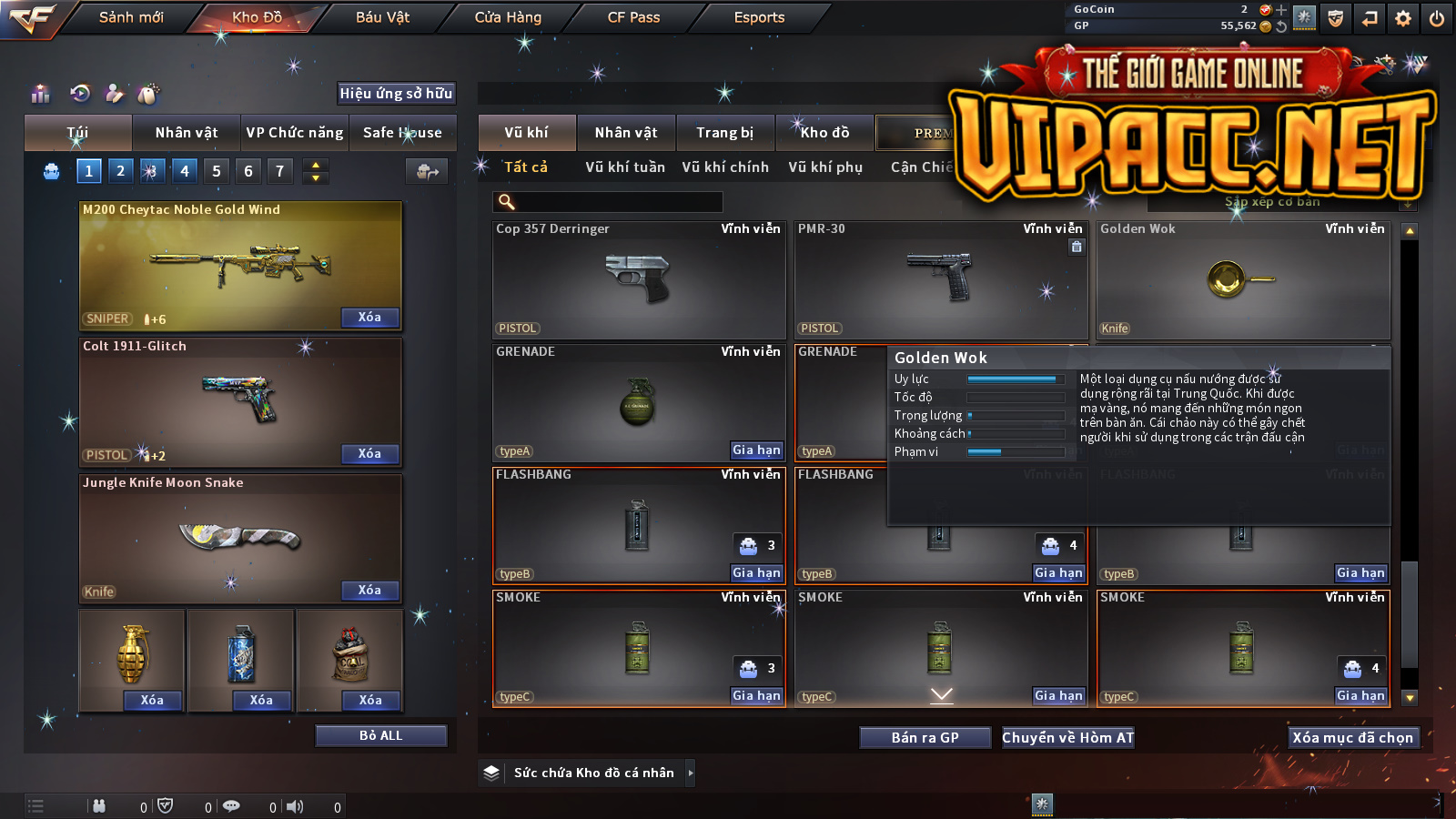Clear all equipped items with Bỏ ALL
1456x819 pixels.
380,735
